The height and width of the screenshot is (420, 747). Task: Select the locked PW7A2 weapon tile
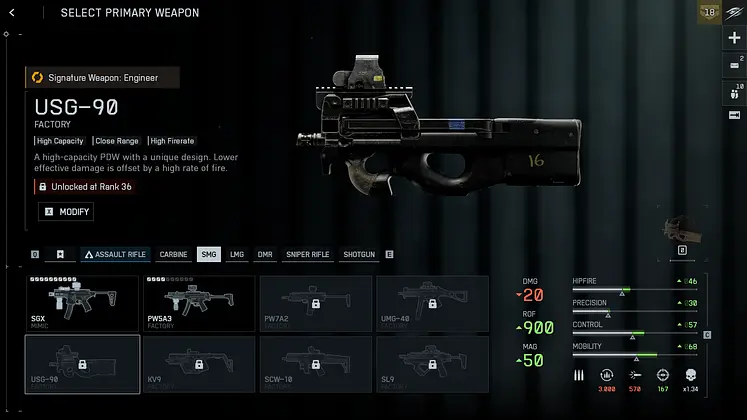click(x=316, y=304)
